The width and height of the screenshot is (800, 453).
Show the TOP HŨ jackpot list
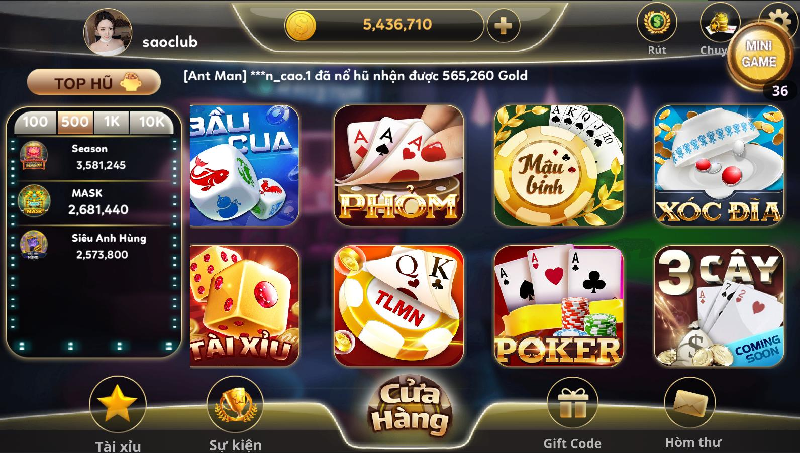[x=94, y=83]
